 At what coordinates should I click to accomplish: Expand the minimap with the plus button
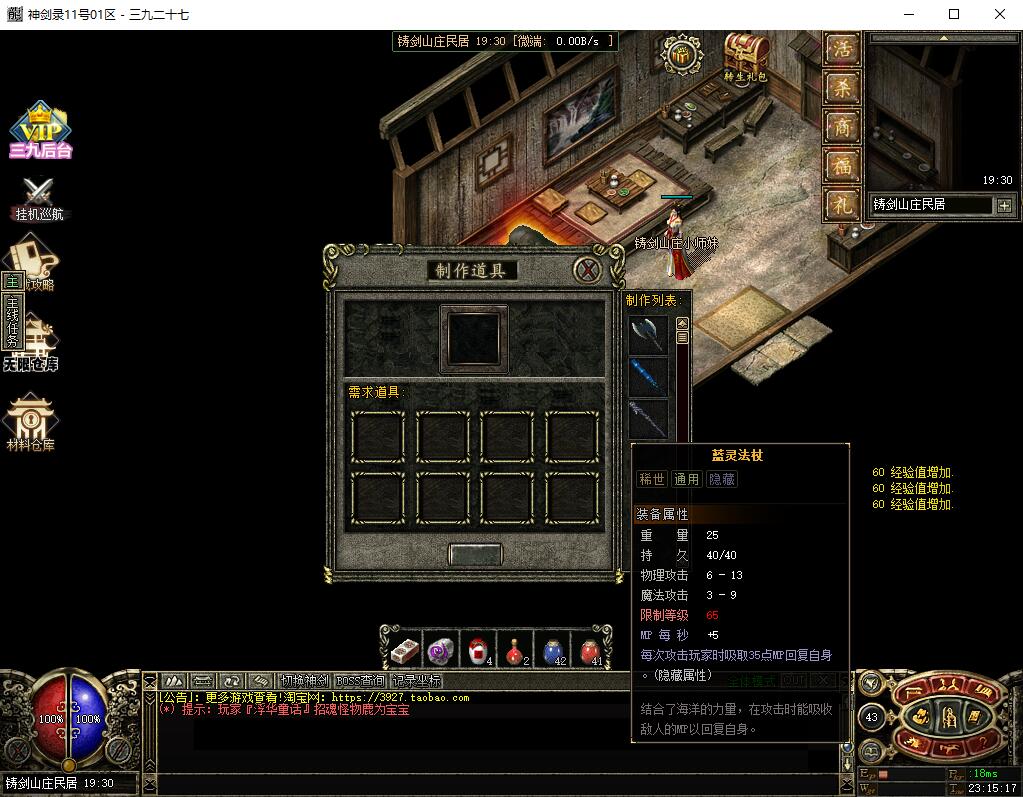pos(1004,205)
